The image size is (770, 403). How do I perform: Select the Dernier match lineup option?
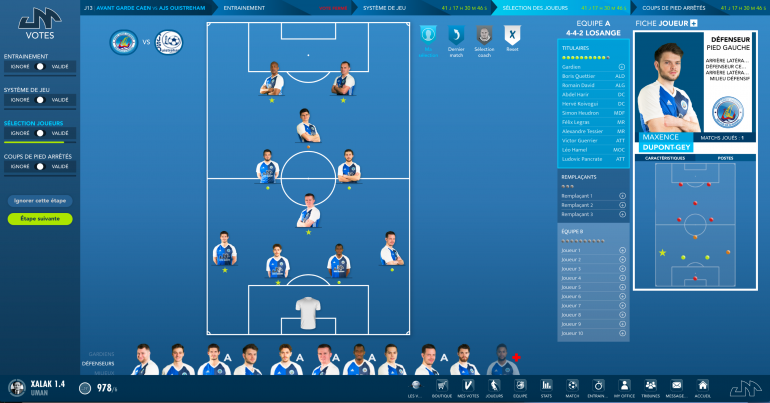click(456, 39)
